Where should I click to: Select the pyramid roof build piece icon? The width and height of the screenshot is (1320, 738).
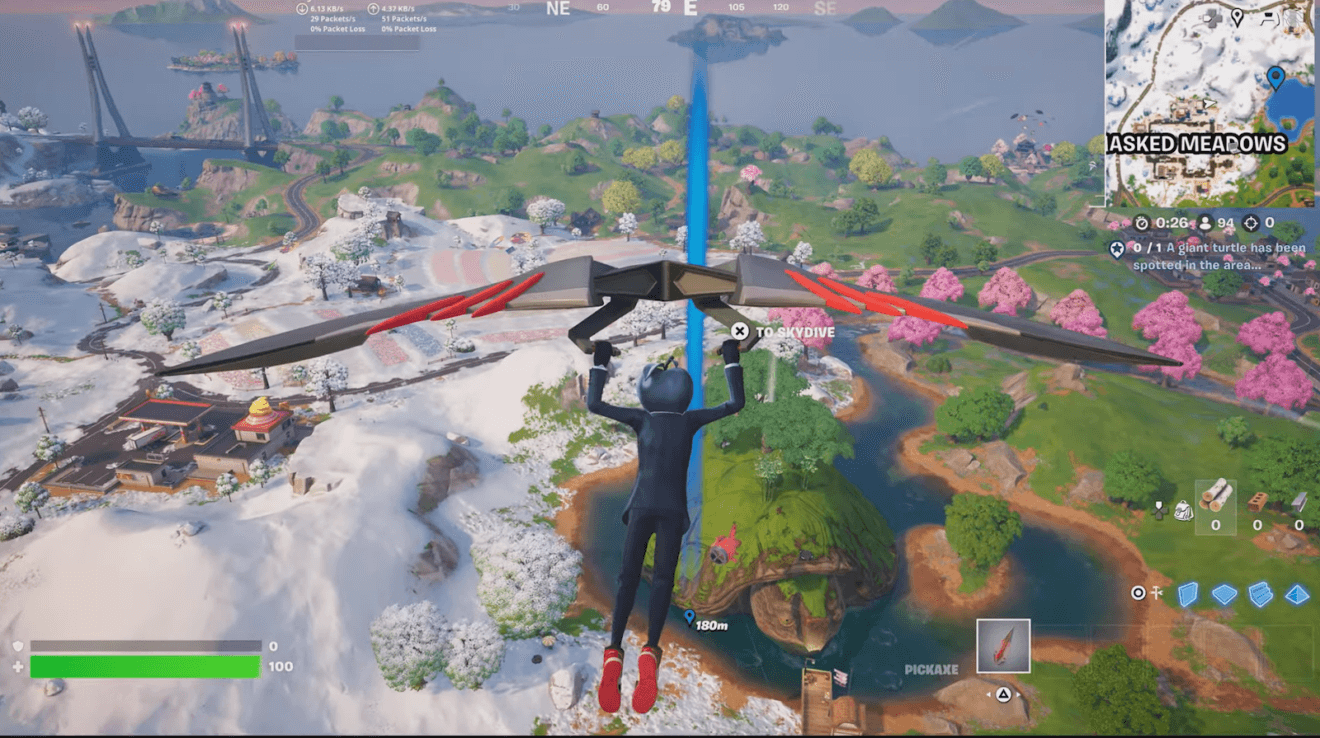coord(1296,593)
